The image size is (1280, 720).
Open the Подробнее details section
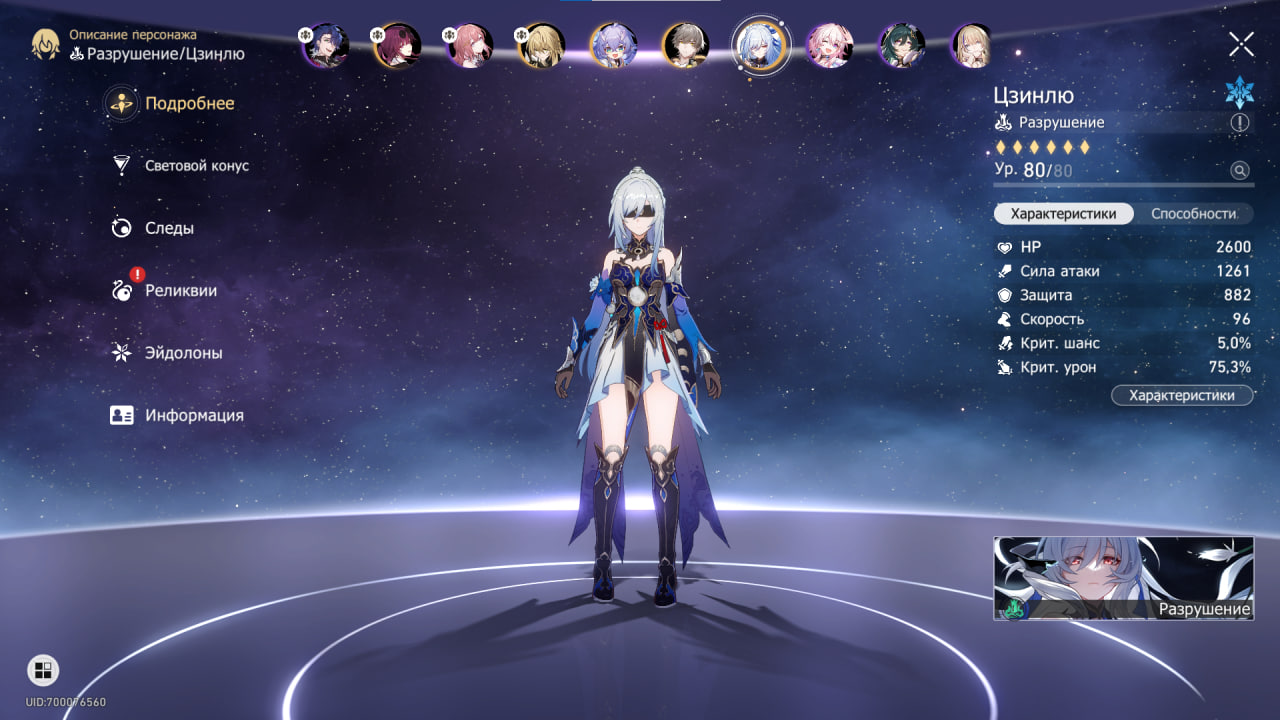tap(189, 104)
